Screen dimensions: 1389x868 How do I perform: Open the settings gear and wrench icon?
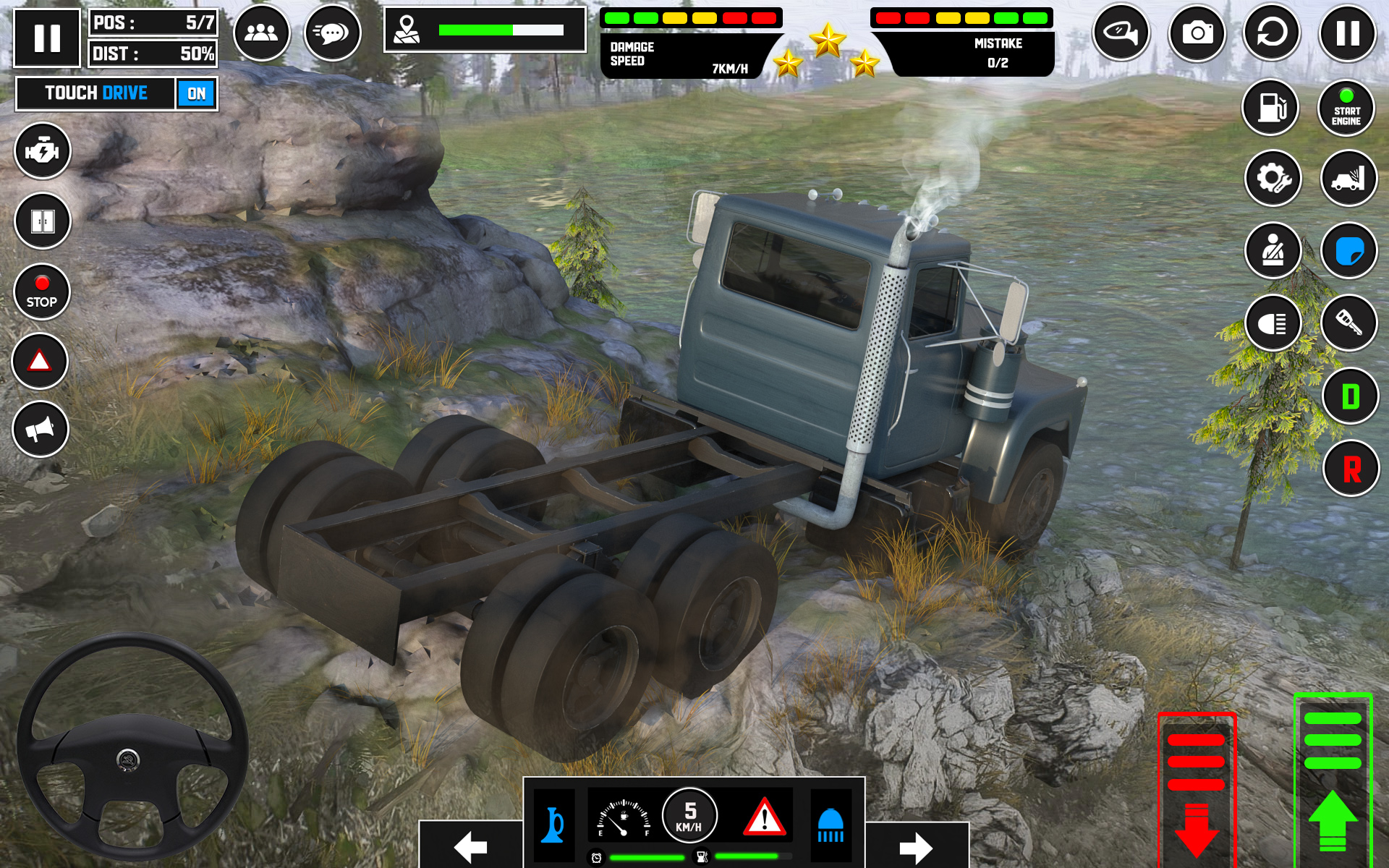point(1273,178)
